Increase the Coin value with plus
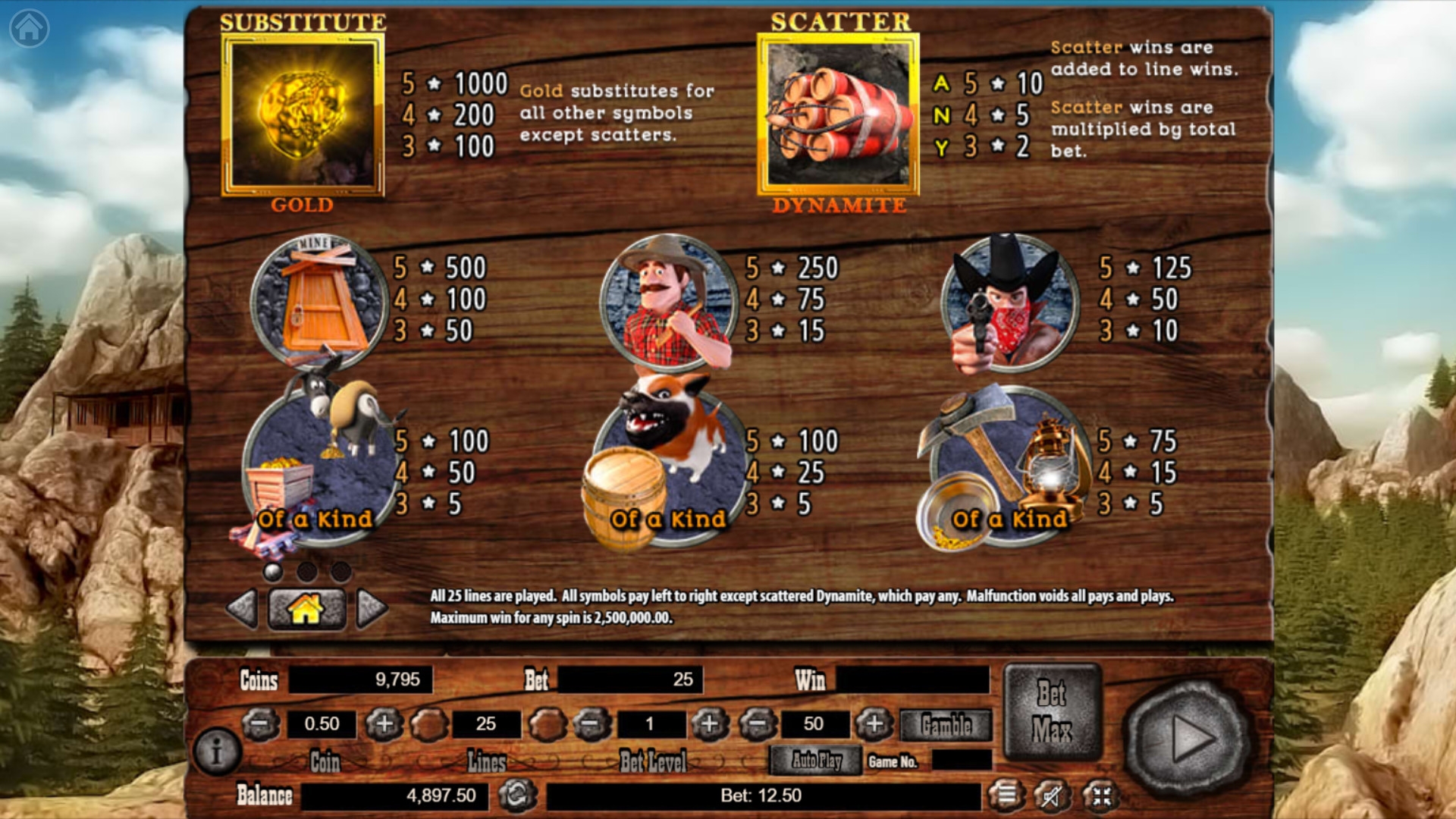Screen dimensions: 1456x819 coord(384,724)
